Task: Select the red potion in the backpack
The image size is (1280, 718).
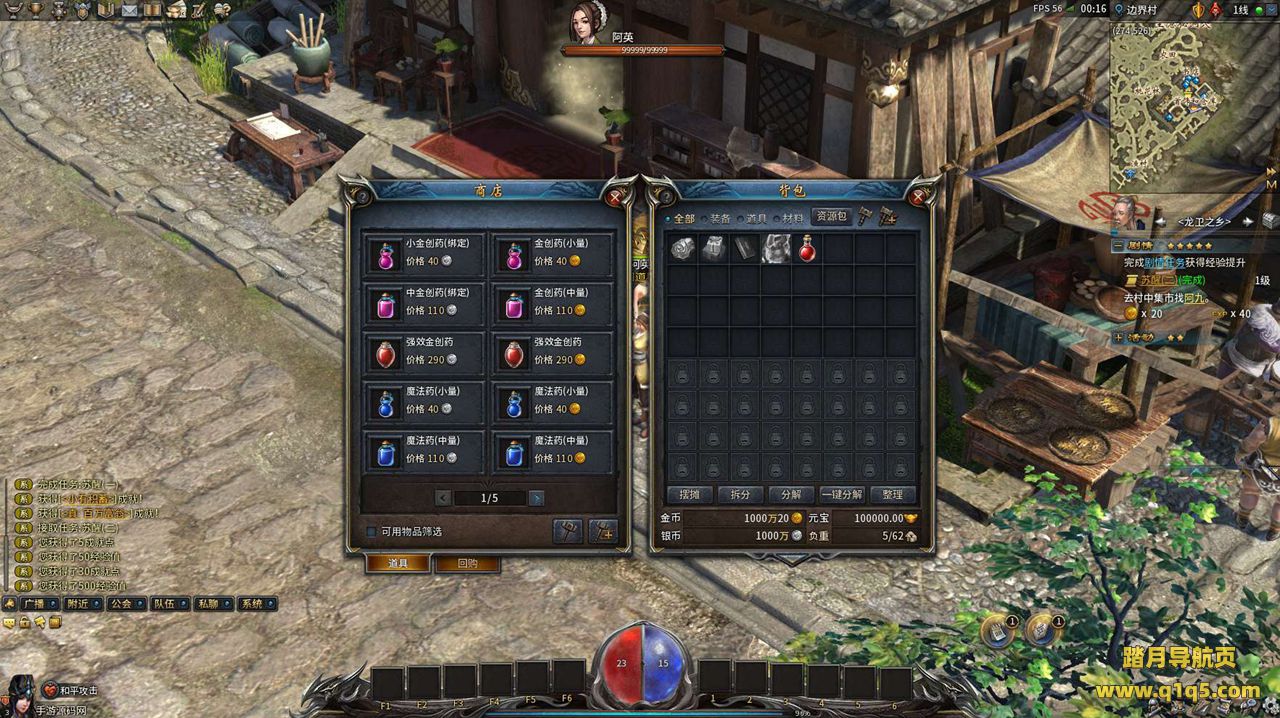Action: tap(807, 249)
